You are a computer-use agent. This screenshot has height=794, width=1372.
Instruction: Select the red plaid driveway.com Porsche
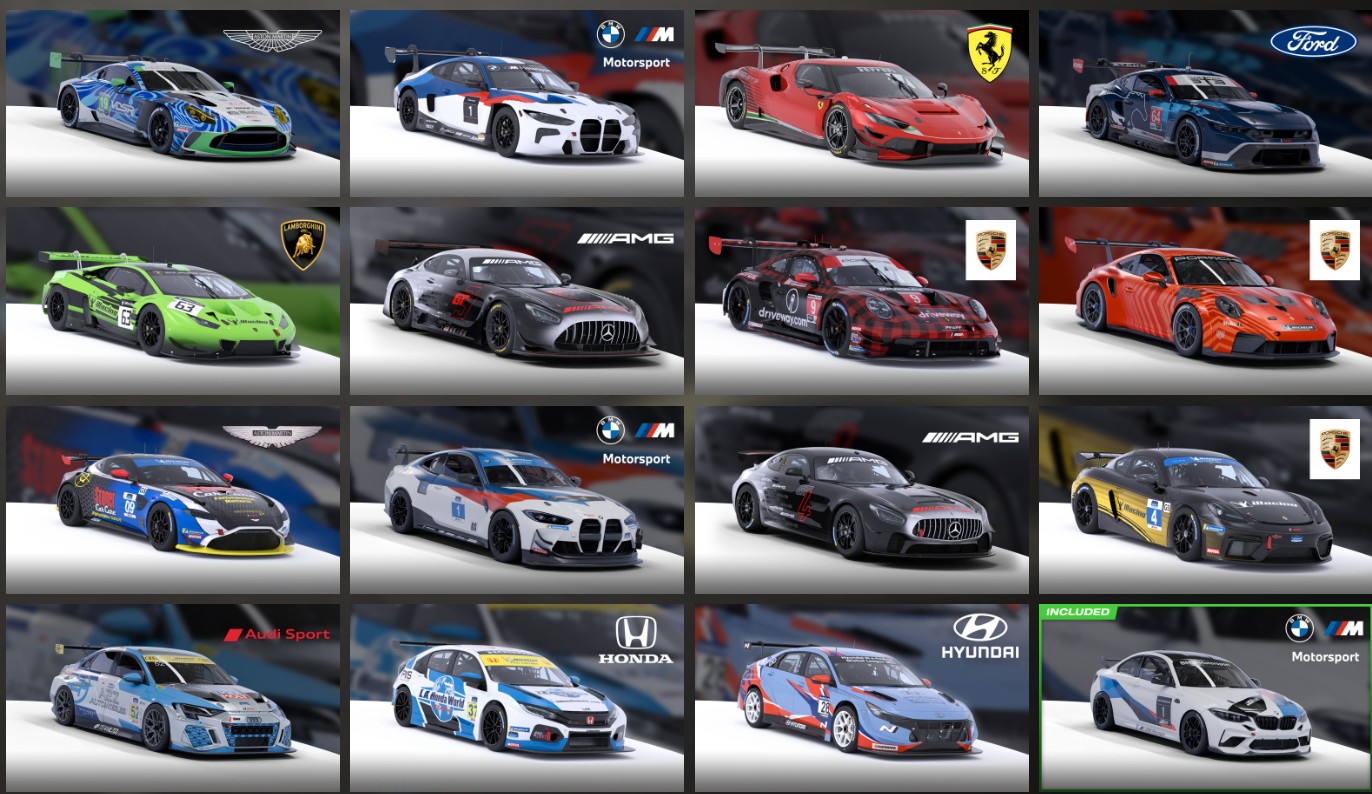pyautogui.click(x=861, y=301)
